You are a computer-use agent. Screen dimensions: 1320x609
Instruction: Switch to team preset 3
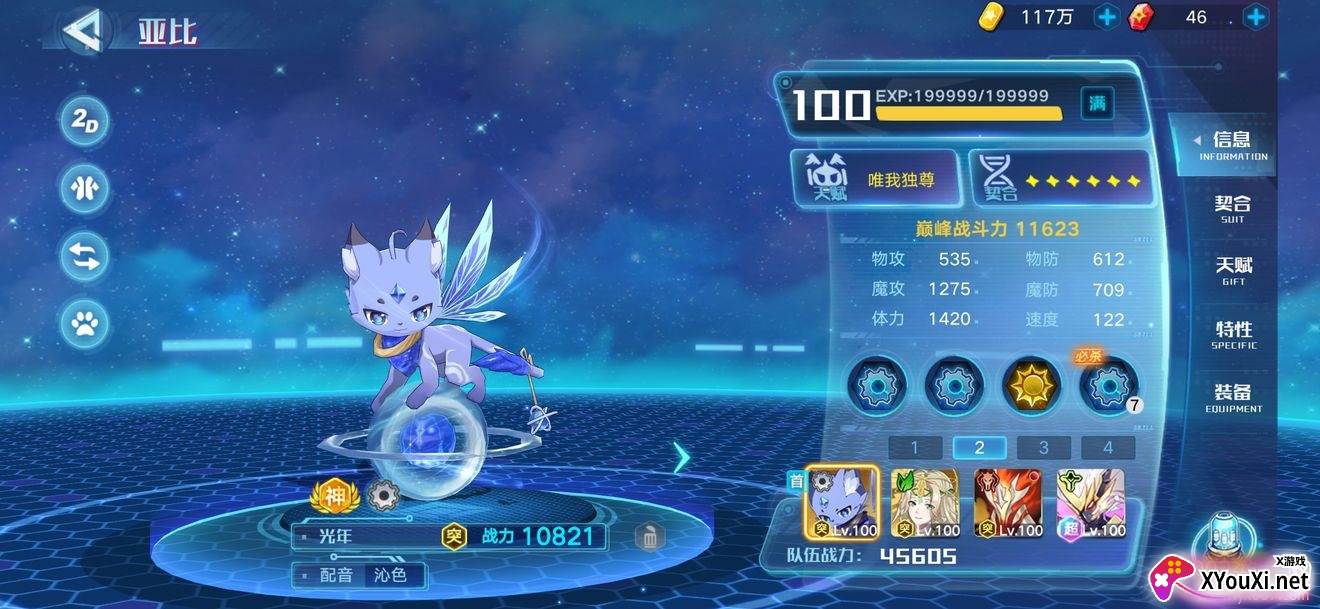click(x=1043, y=448)
